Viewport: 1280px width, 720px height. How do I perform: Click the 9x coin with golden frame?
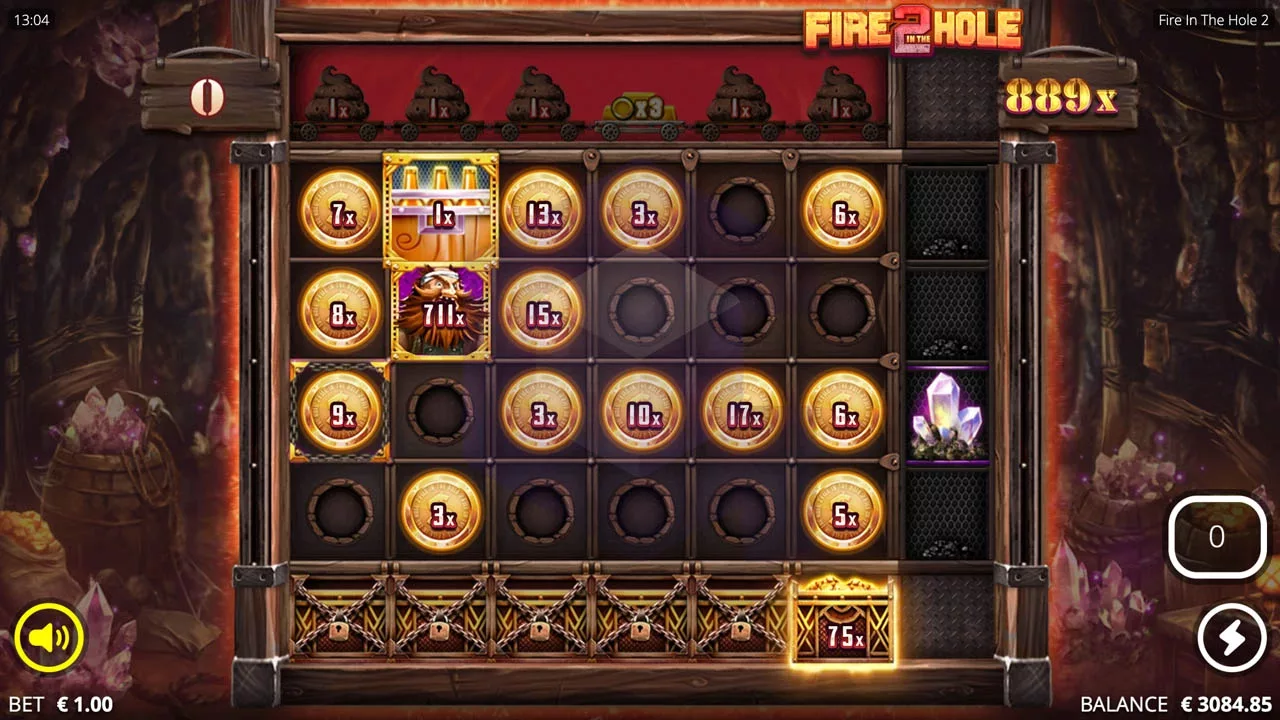[x=339, y=411]
